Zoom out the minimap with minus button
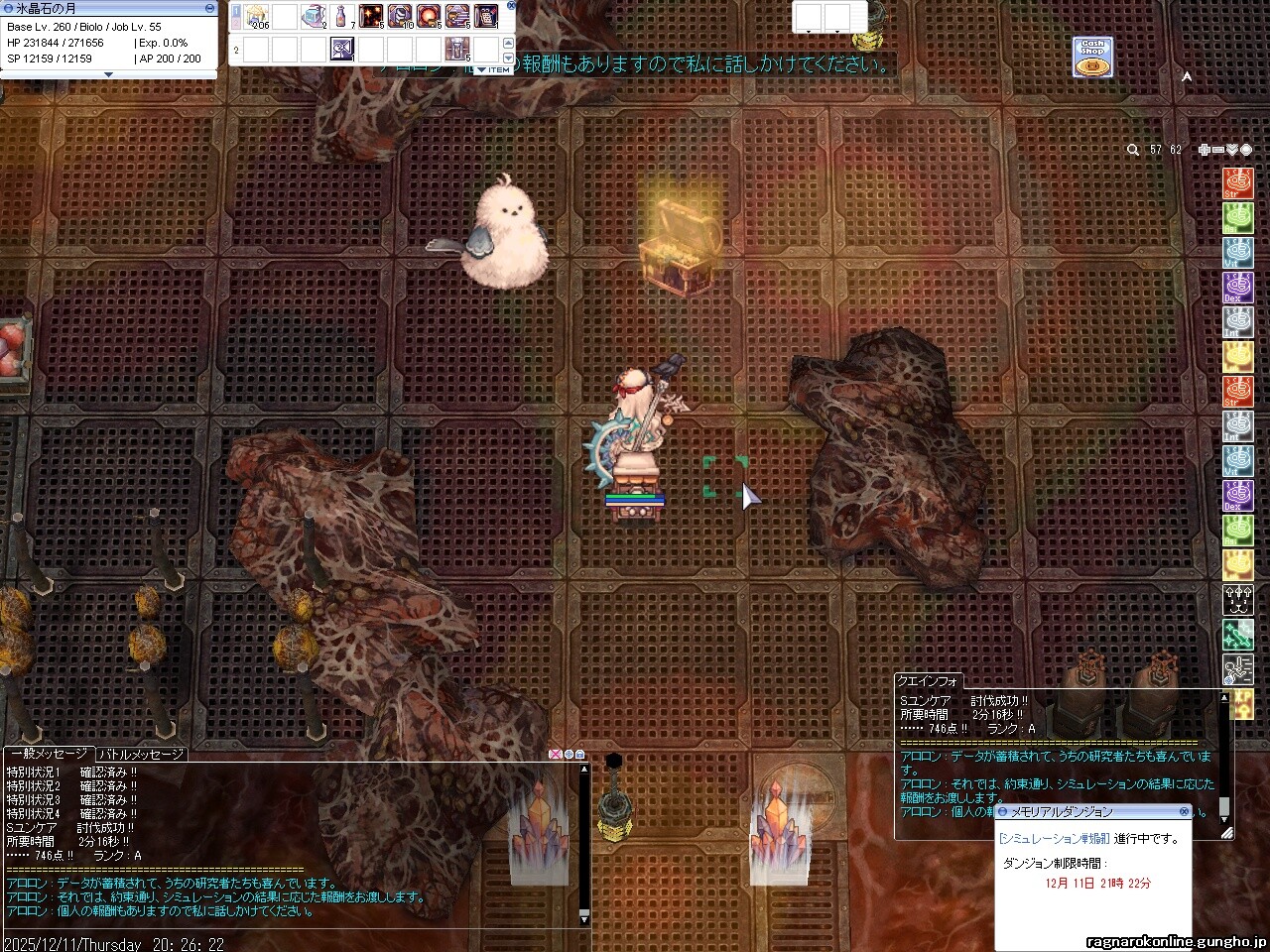This screenshot has height=952, width=1270. click(x=1218, y=150)
